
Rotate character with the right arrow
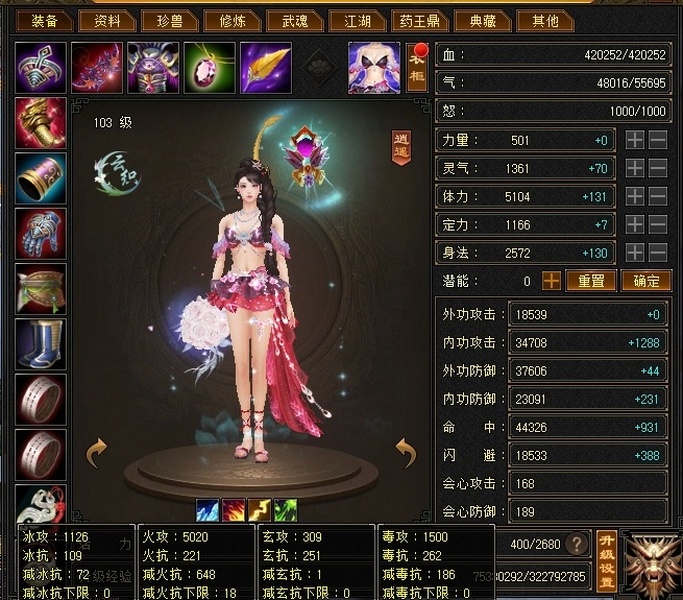tap(405, 453)
